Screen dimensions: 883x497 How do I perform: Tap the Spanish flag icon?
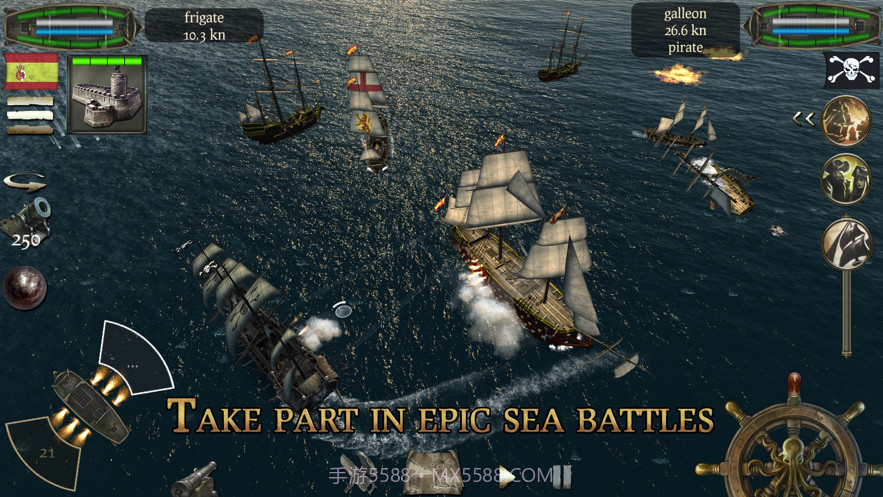pos(30,73)
